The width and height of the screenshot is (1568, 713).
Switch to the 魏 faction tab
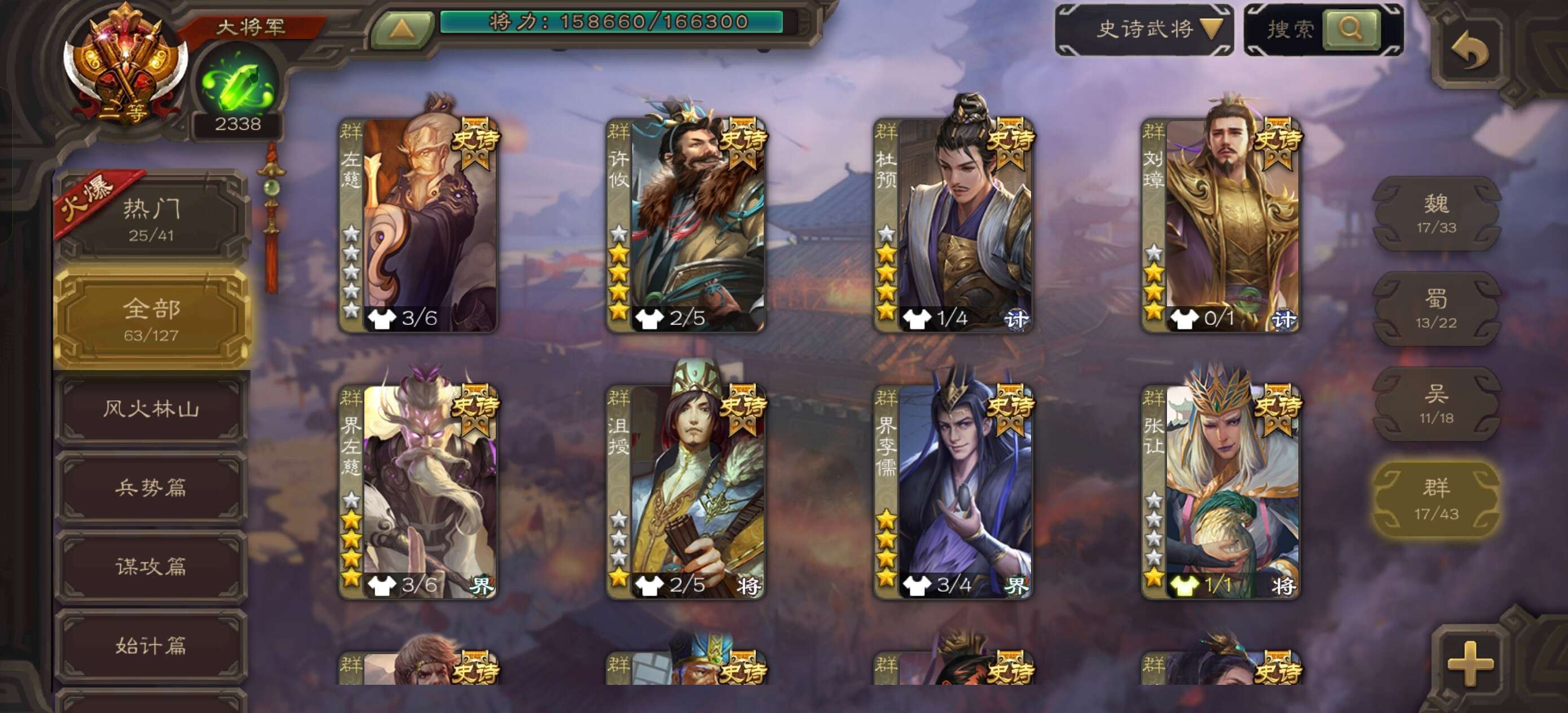pos(1436,214)
